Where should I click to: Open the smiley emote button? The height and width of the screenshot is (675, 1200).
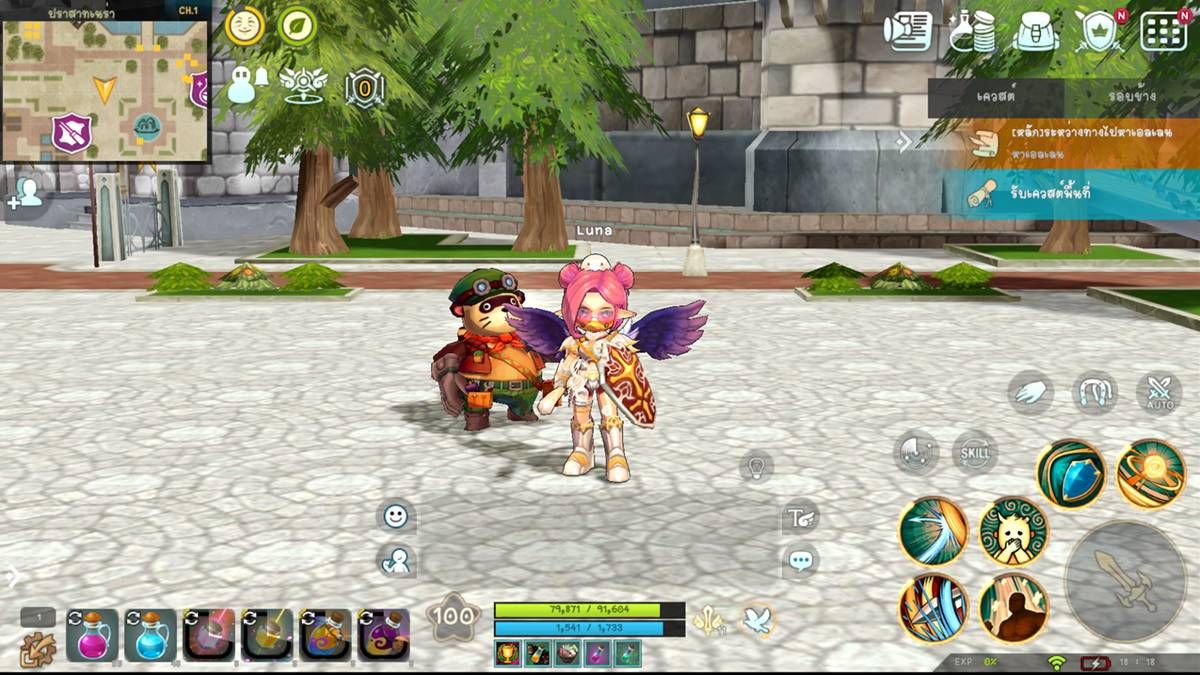pos(396,516)
